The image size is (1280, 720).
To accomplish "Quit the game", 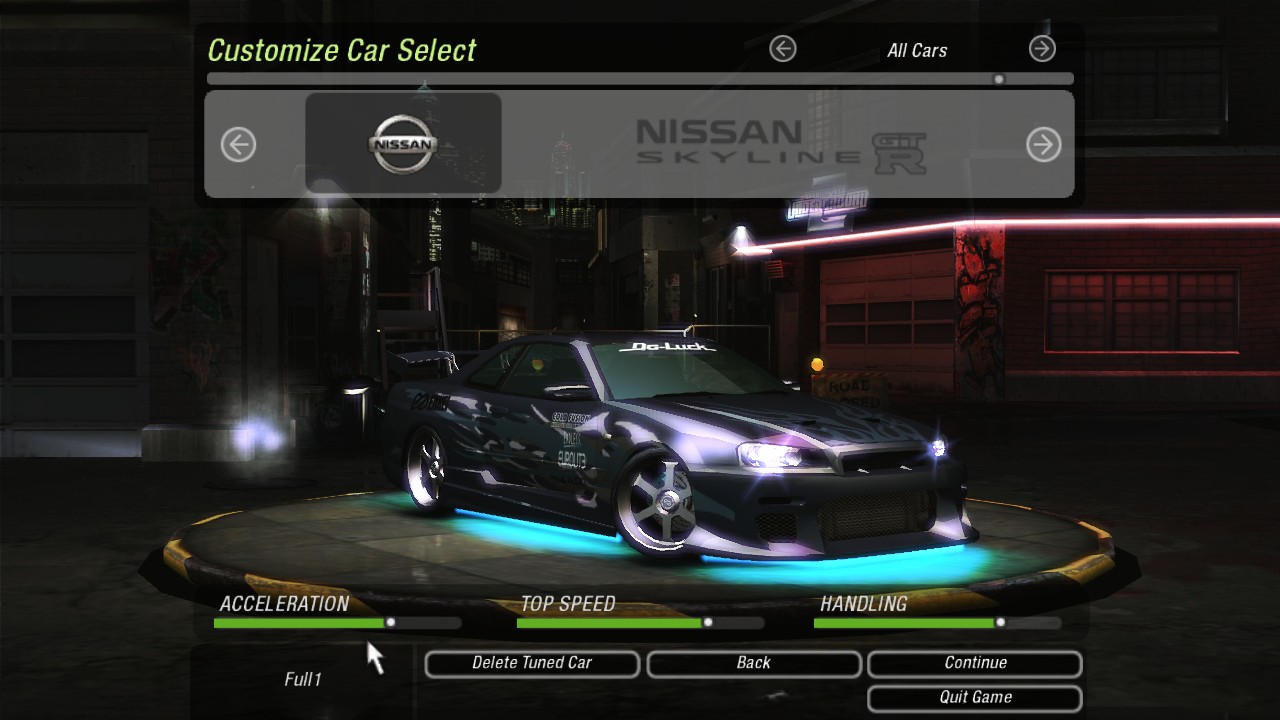I will [x=975, y=698].
